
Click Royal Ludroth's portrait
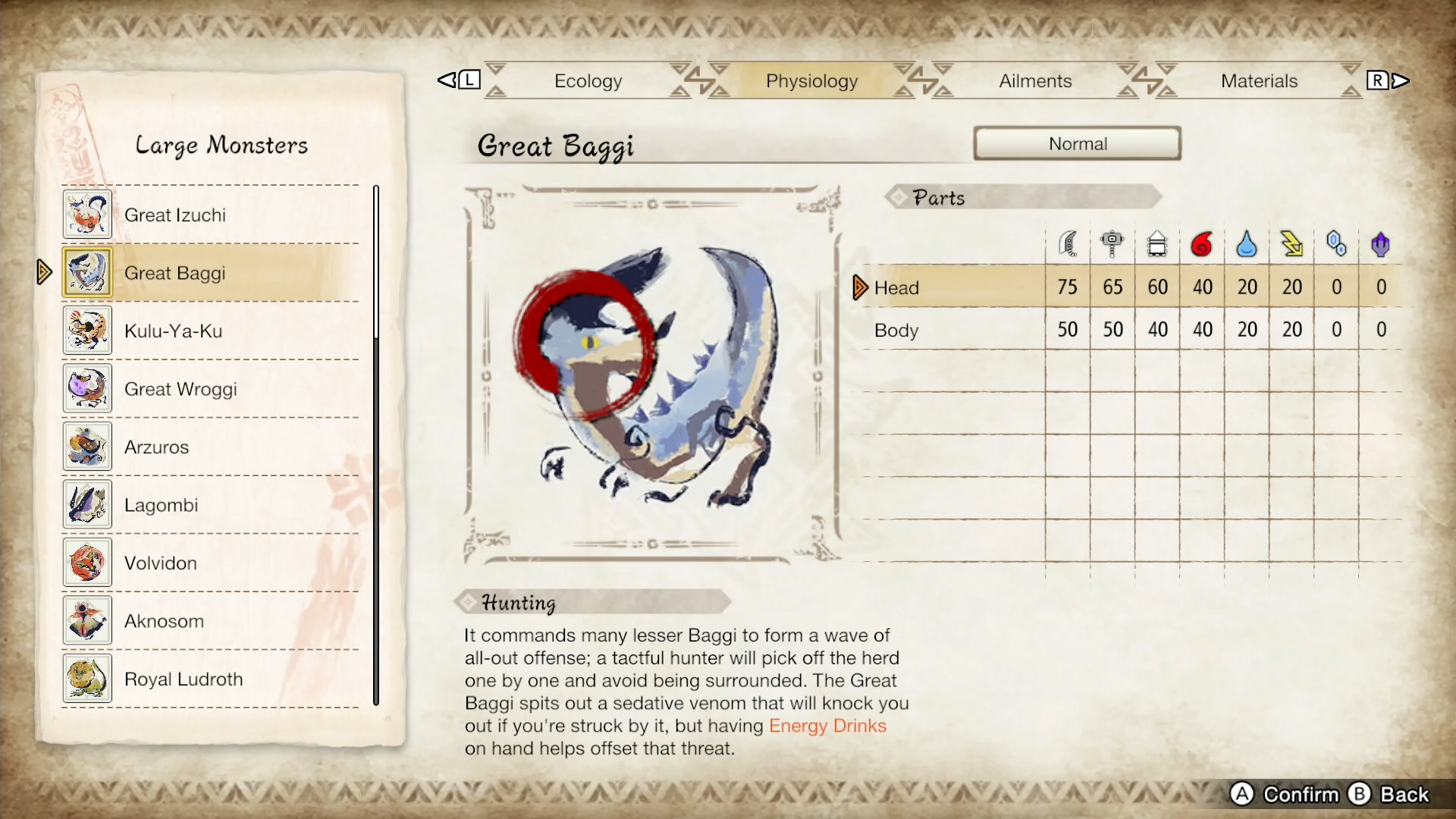(x=87, y=679)
